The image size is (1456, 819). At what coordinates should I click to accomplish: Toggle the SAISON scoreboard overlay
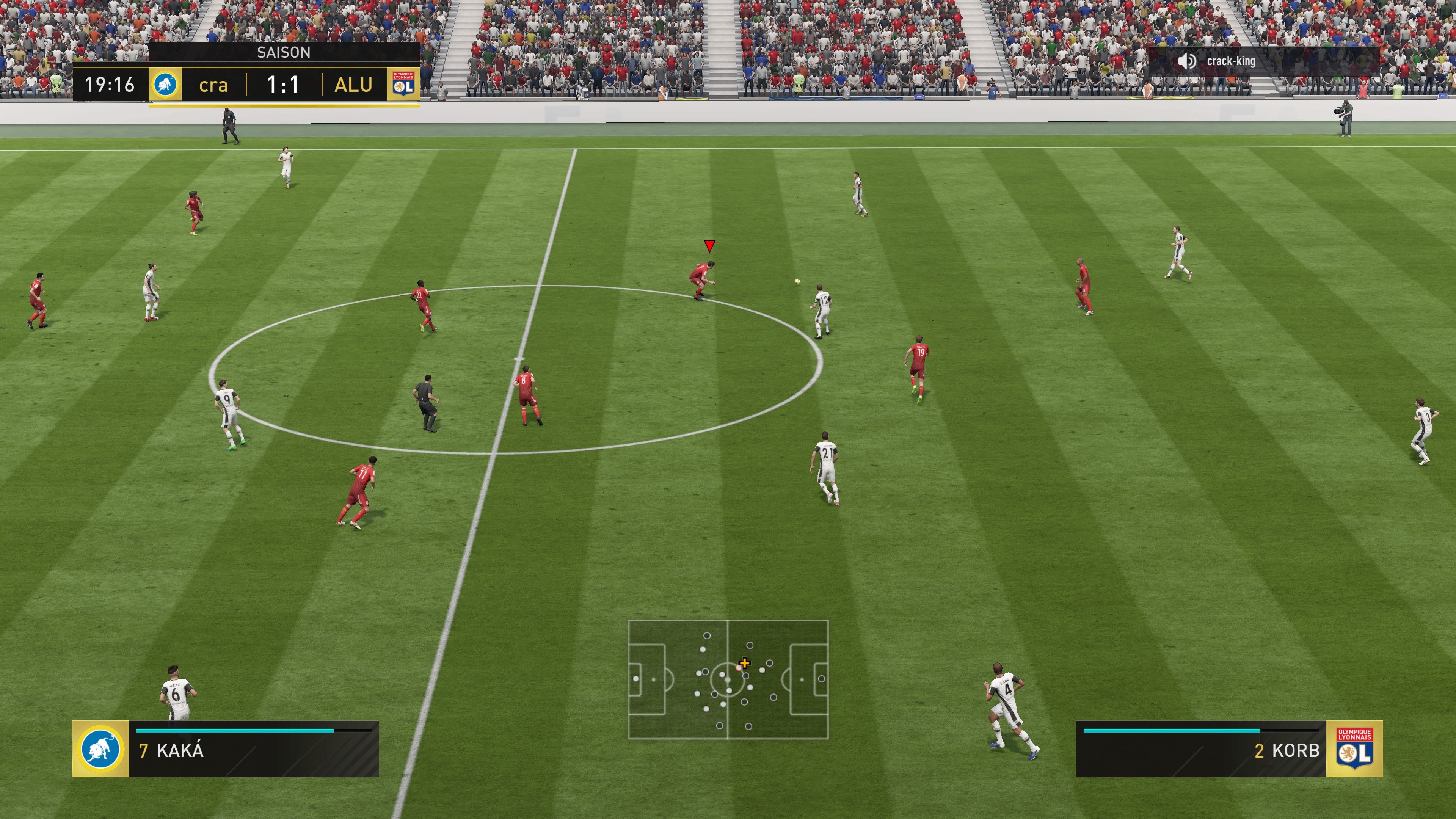pyautogui.click(x=284, y=53)
